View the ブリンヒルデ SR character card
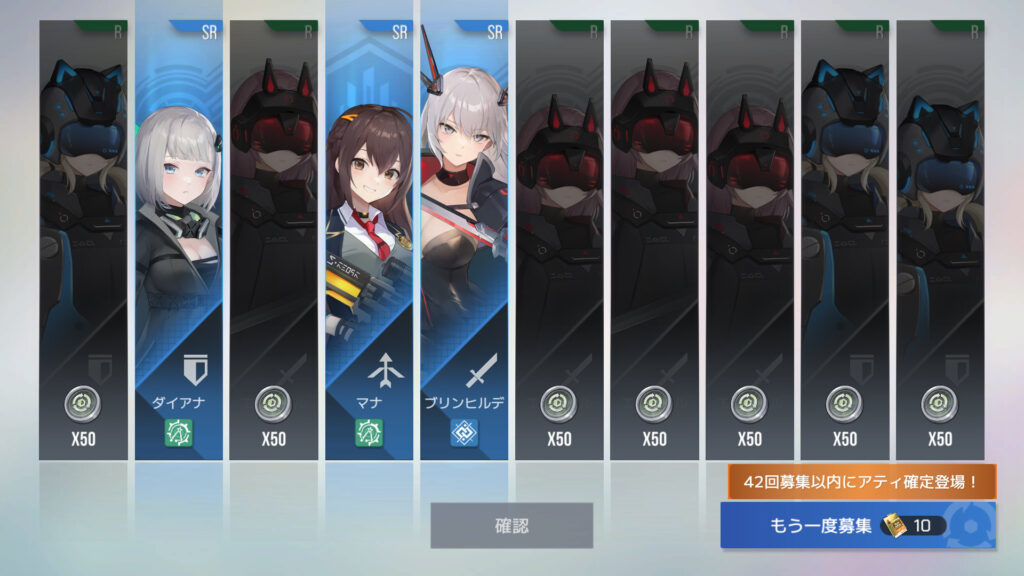The width and height of the screenshot is (1024, 576). (463, 240)
